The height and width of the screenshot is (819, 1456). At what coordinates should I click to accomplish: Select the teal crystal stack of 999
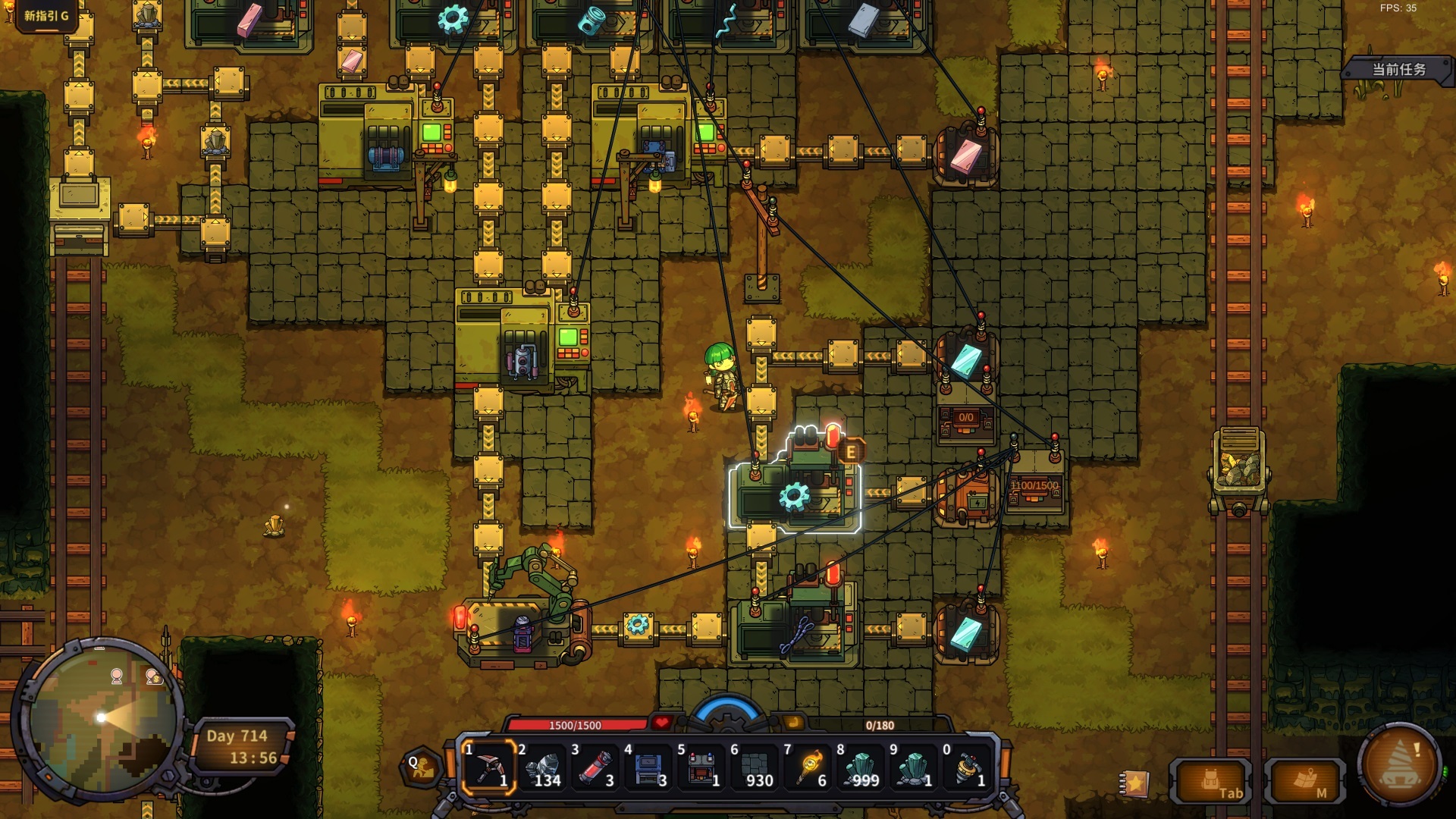(x=861, y=767)
